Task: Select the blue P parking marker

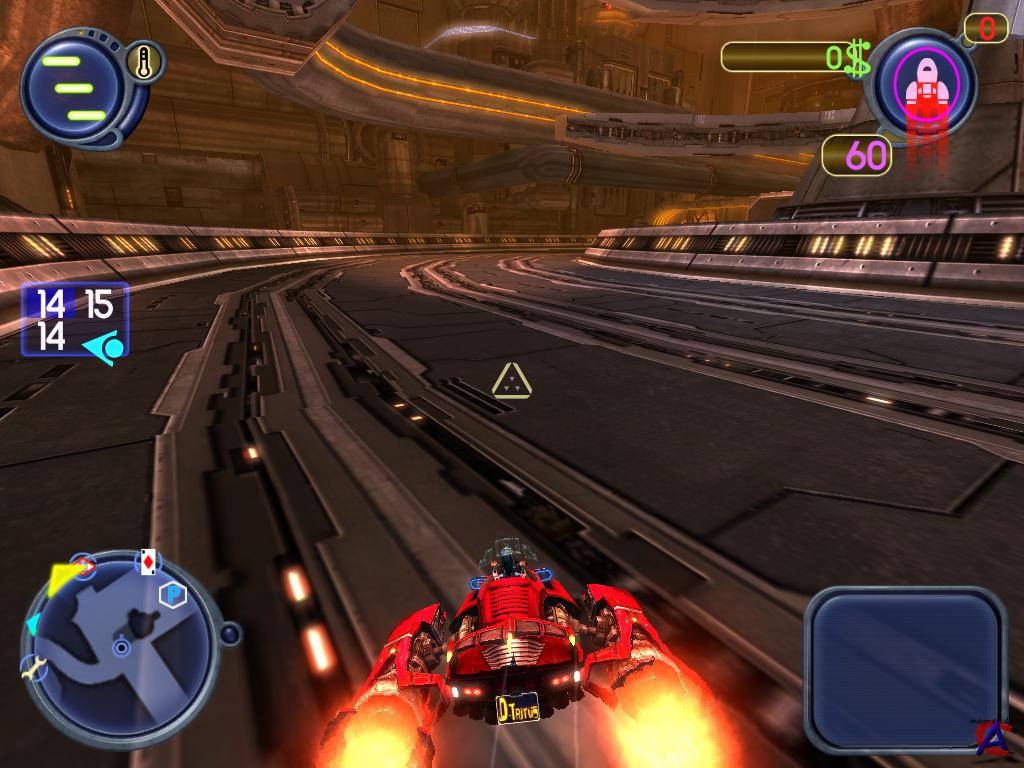Action: pos(173,596)
